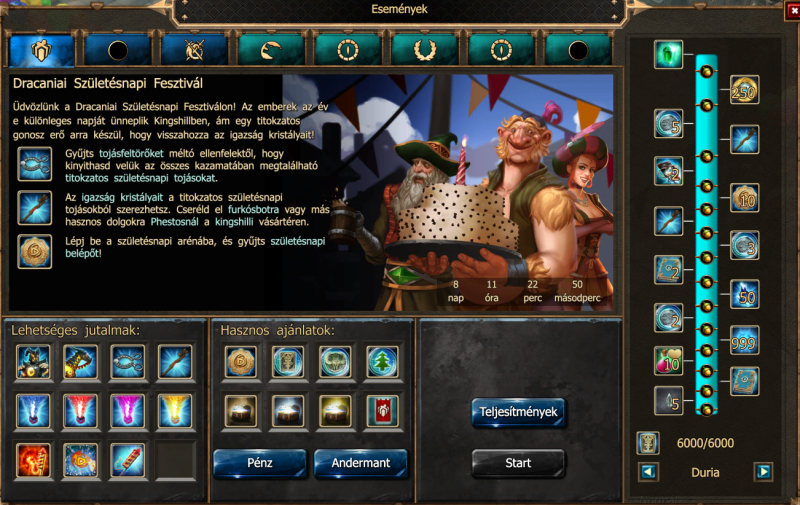
Task: Select the magenta fountain firework reward
Action: (x=127, y=410)
